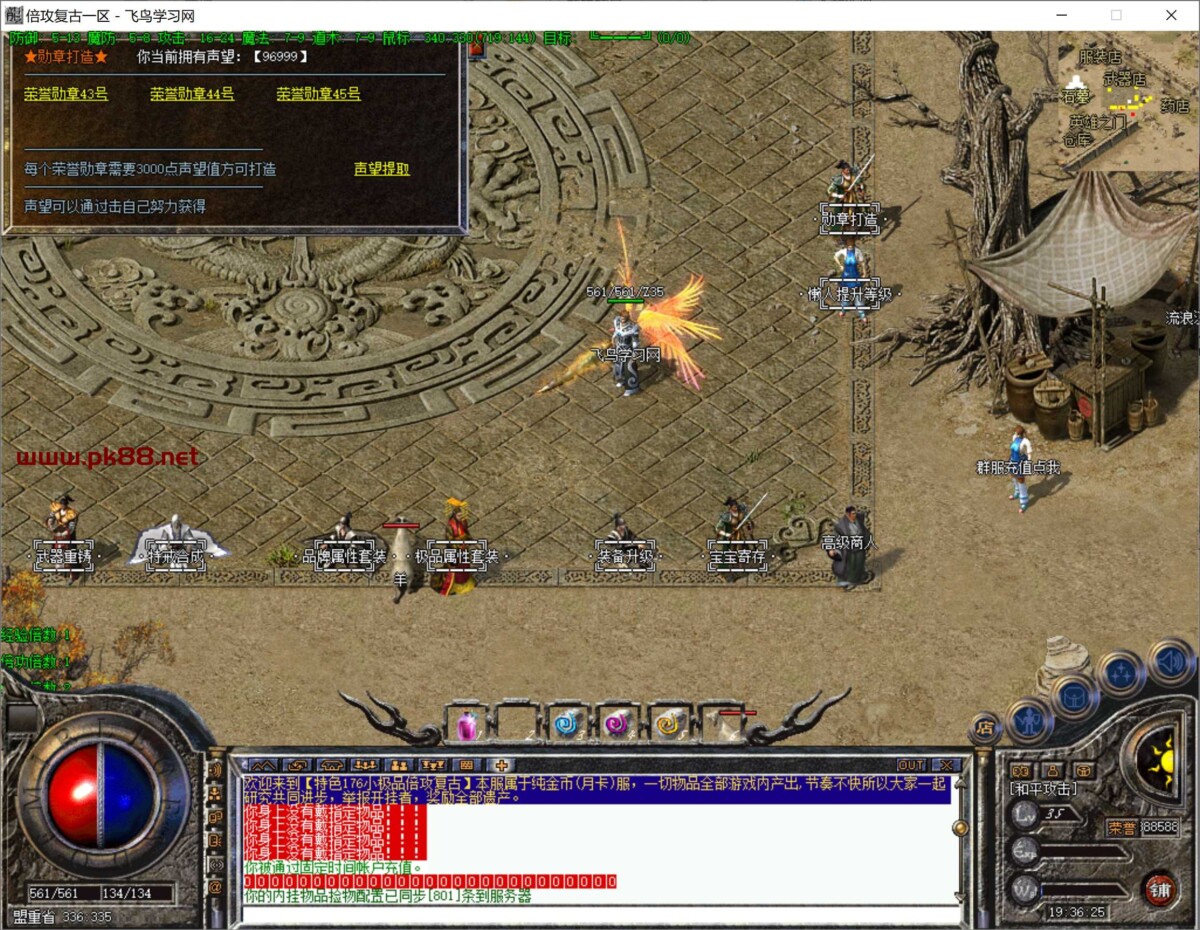This screenshot has height=930, width=1200.
Task: Use the yellow swirl scroll in belt
Action: [667, 724]
